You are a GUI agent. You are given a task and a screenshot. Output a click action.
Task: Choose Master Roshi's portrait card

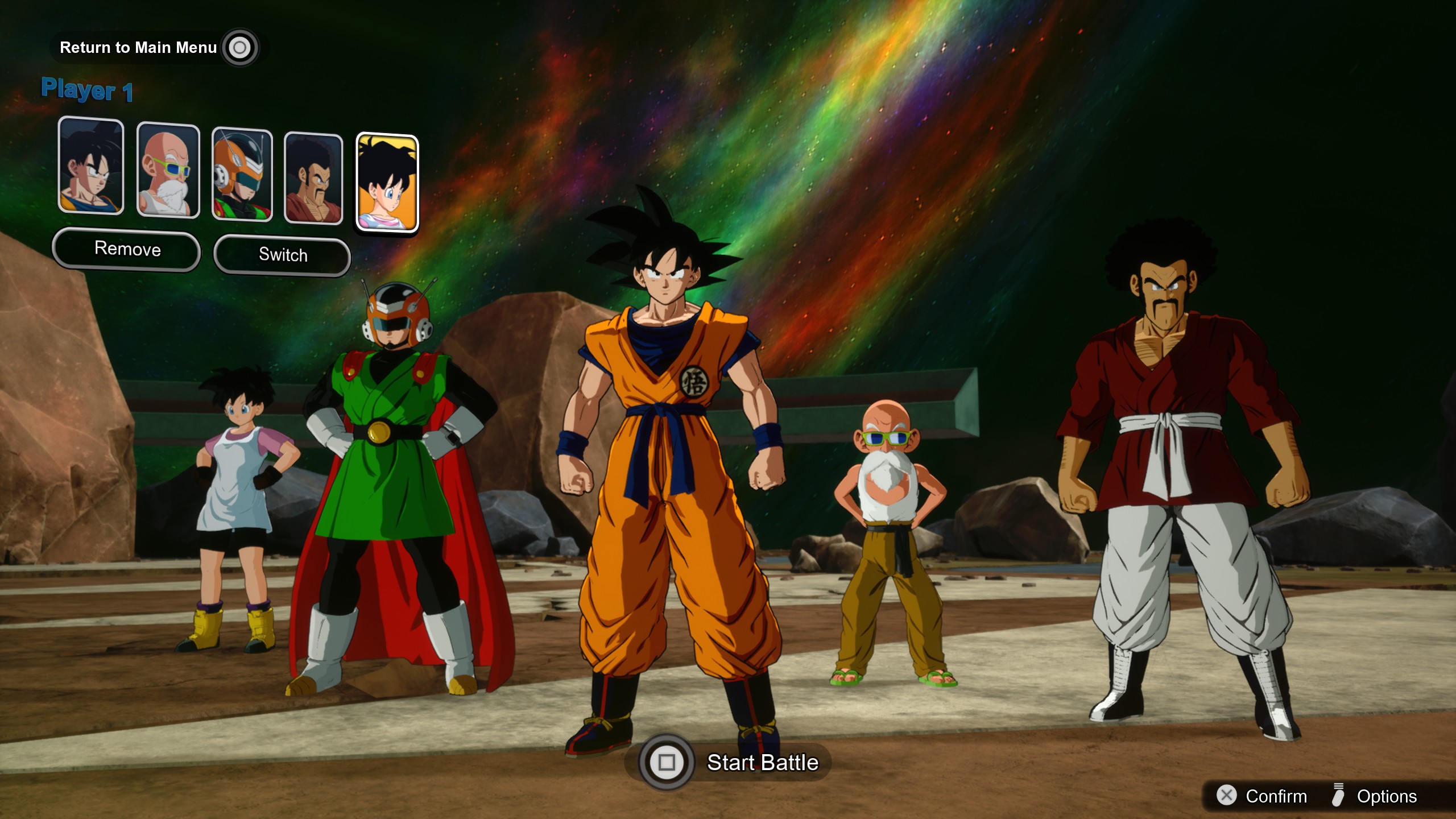[168, 170]
